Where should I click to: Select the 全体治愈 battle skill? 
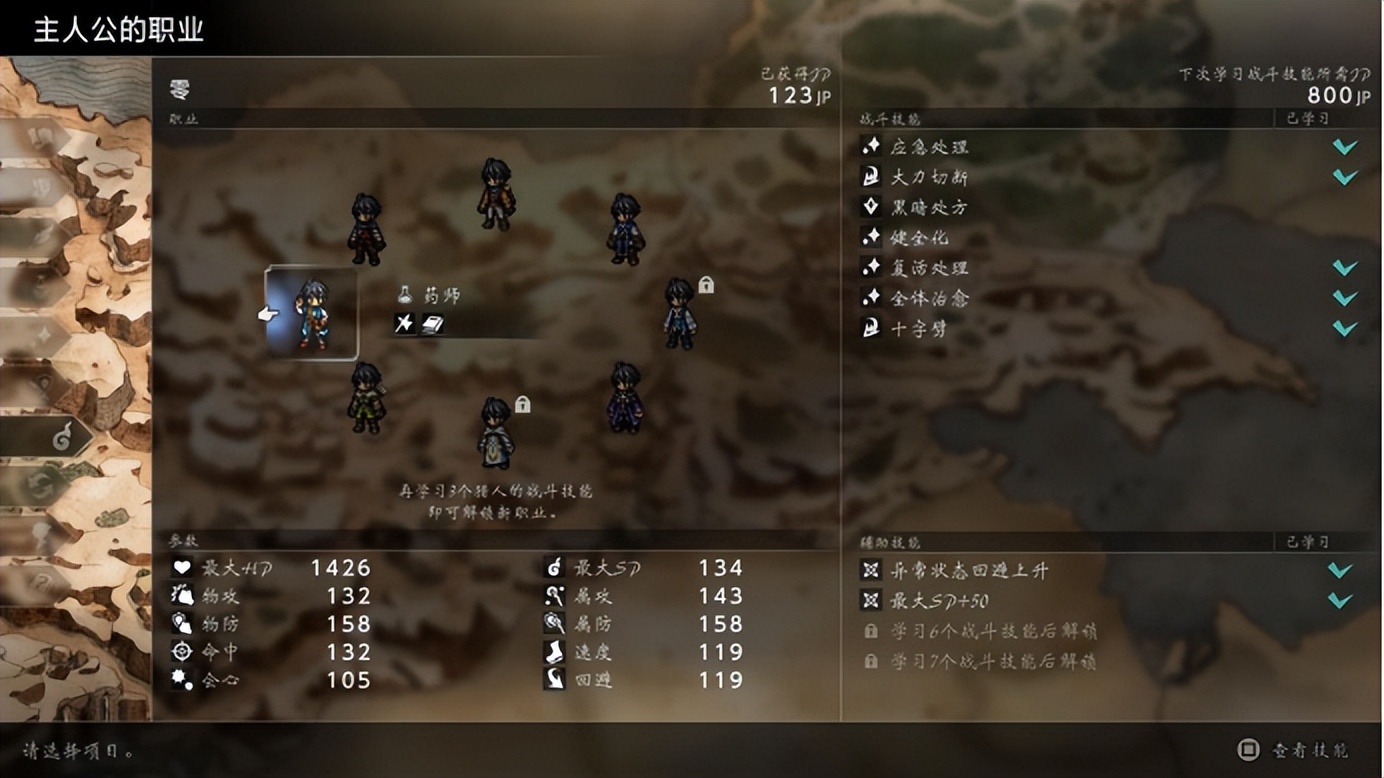(930, 298)
